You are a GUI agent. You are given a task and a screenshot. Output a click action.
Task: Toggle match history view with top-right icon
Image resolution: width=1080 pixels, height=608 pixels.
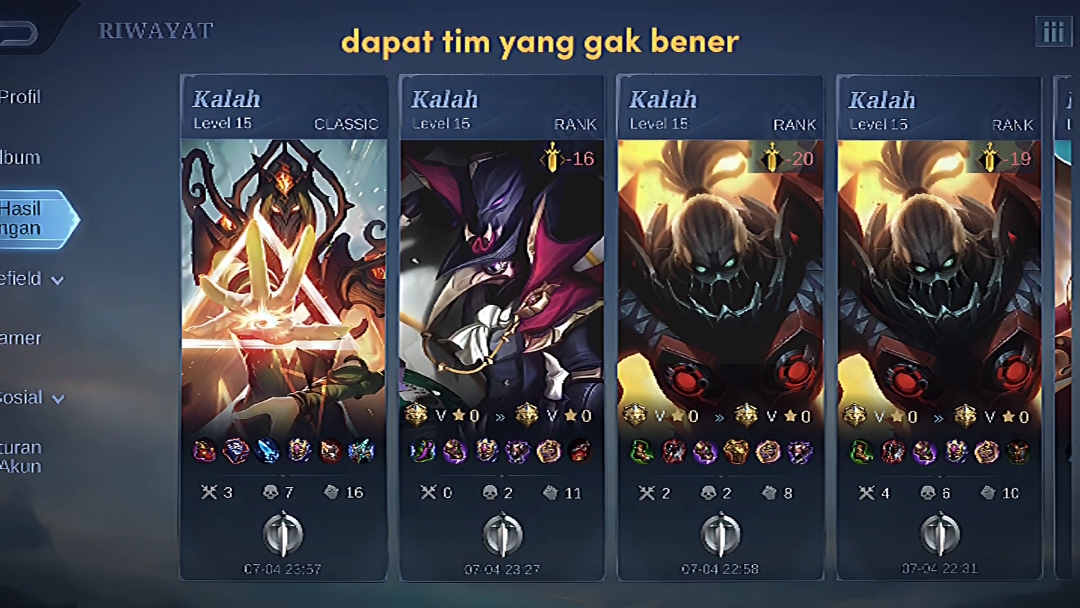coord(1052,32)
